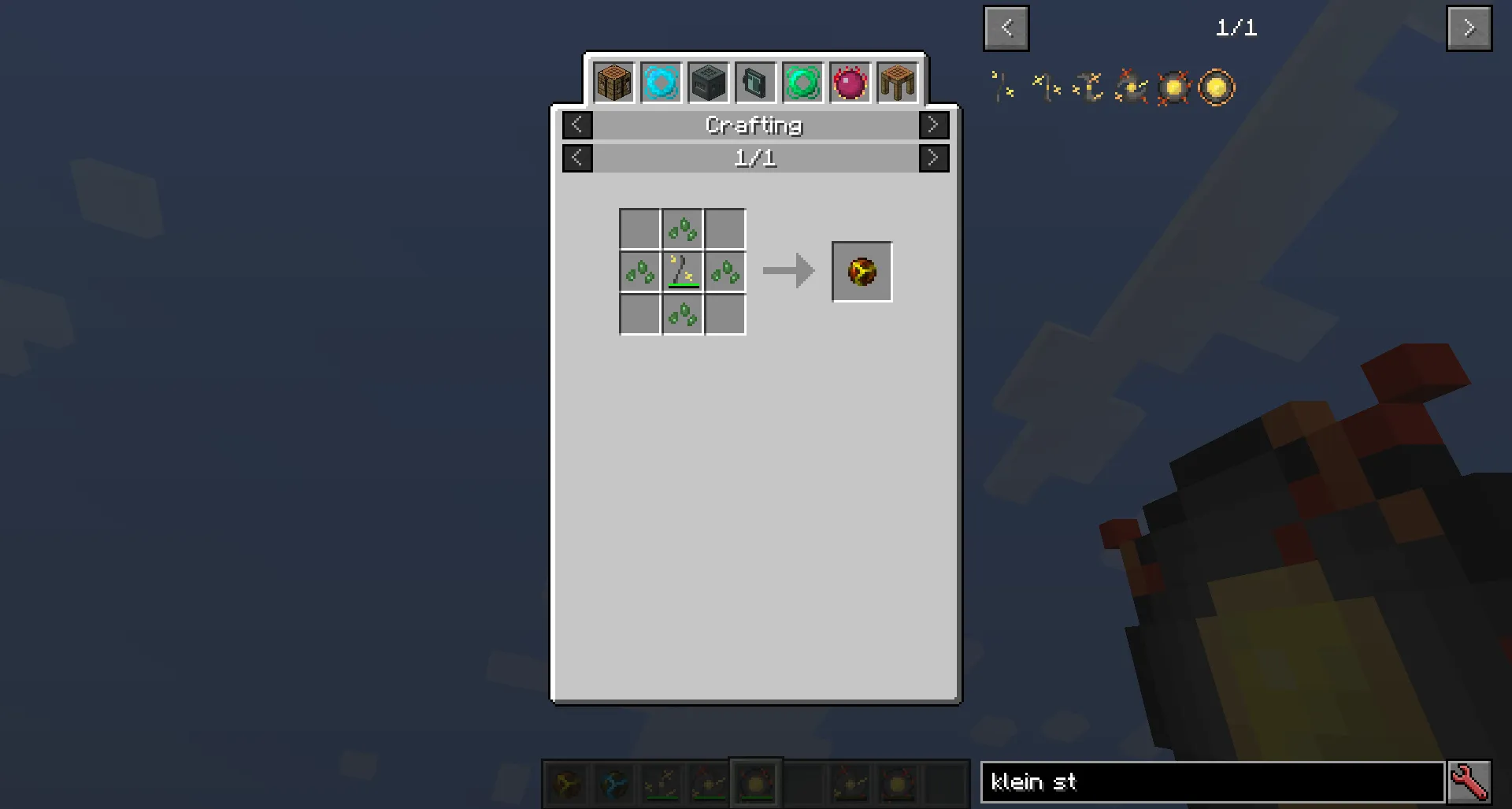Image resolution: width=1512 pixels, height=809 pixels.
Task: Click top-right item list next-page arrow
Action: (x=1469, y=28)
